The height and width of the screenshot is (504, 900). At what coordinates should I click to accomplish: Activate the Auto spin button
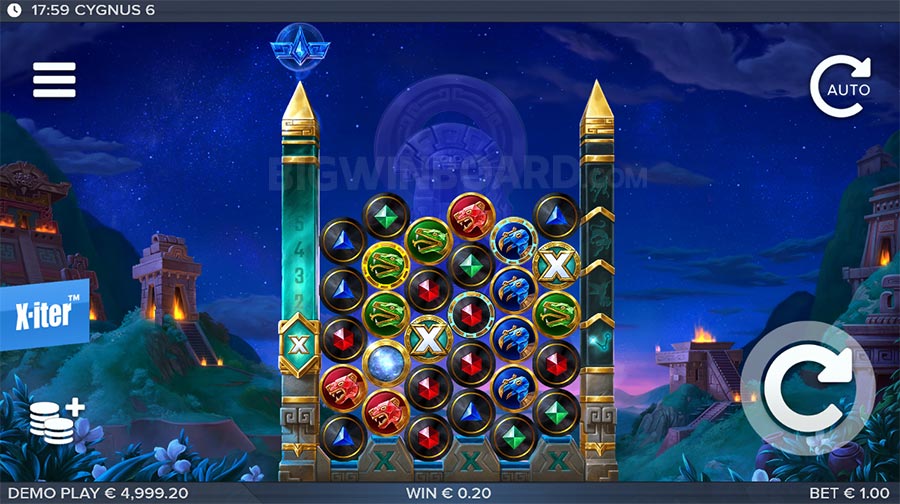(840, 88)
